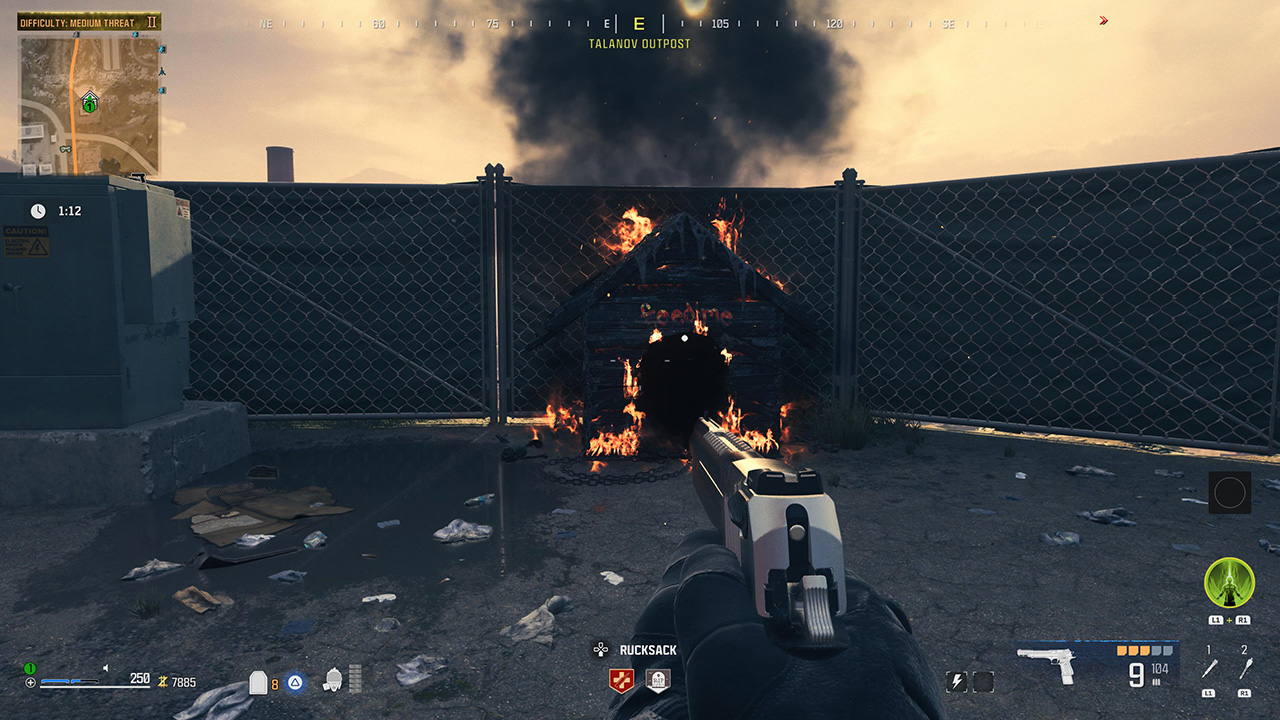Toggle the empty lethal equipment slot
Image resolution: width=1280 pixels, height=720 pixels.
pos(983,683)
